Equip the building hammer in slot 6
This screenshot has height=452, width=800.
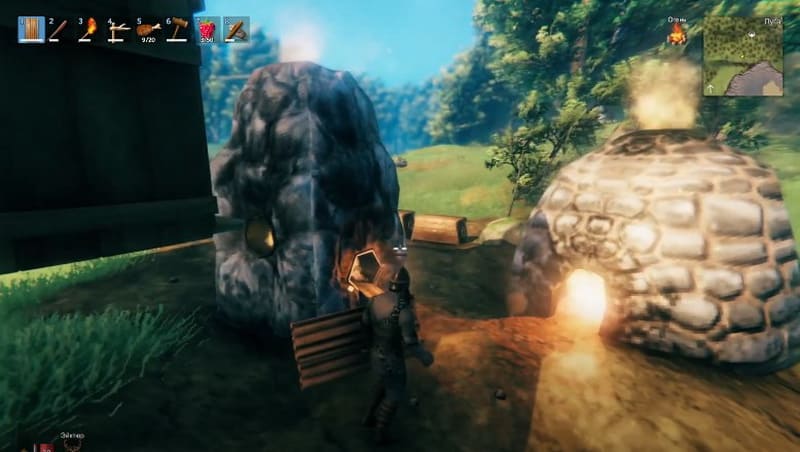point(177,30)
